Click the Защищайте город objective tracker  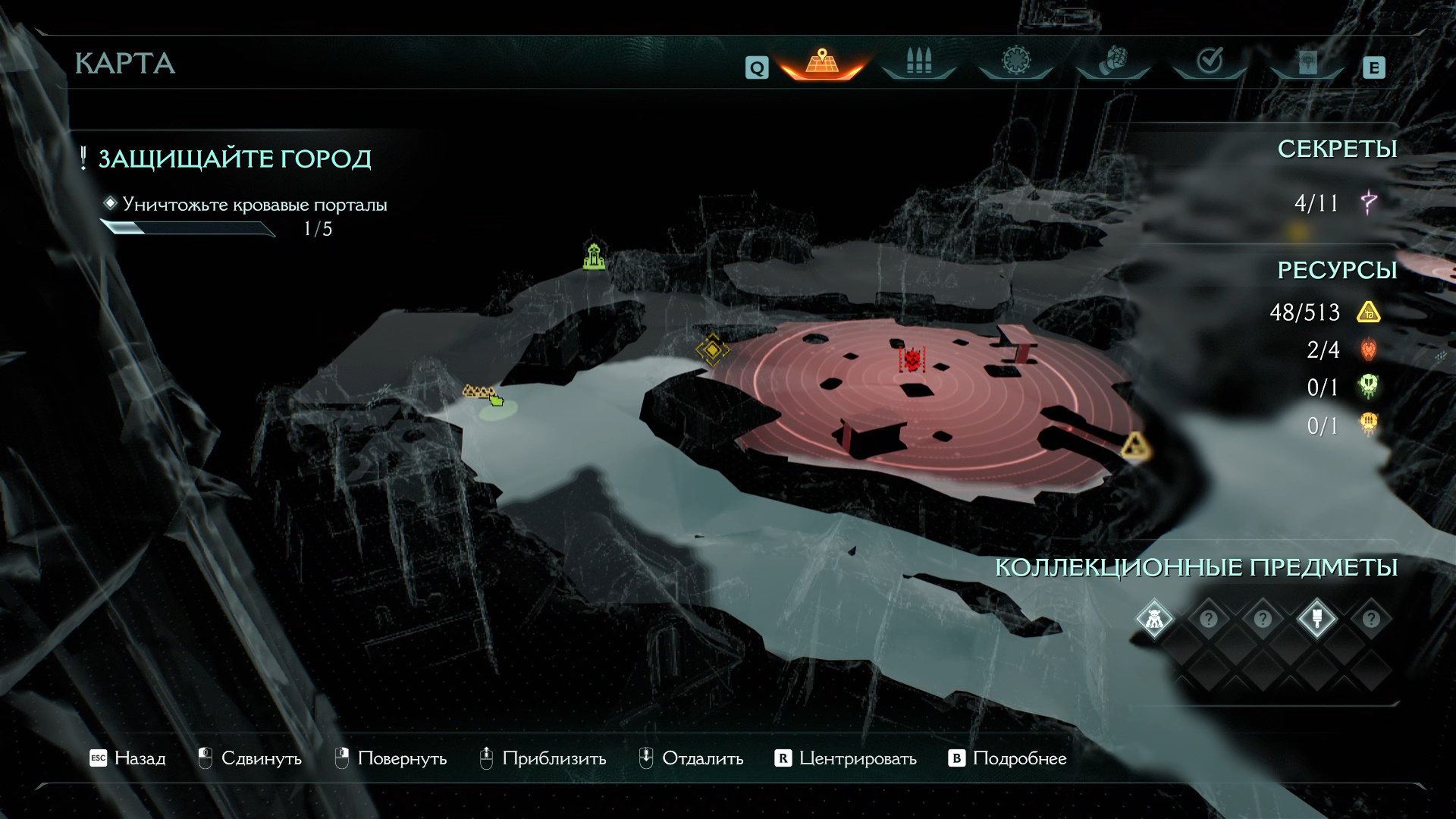coord(234,159)
